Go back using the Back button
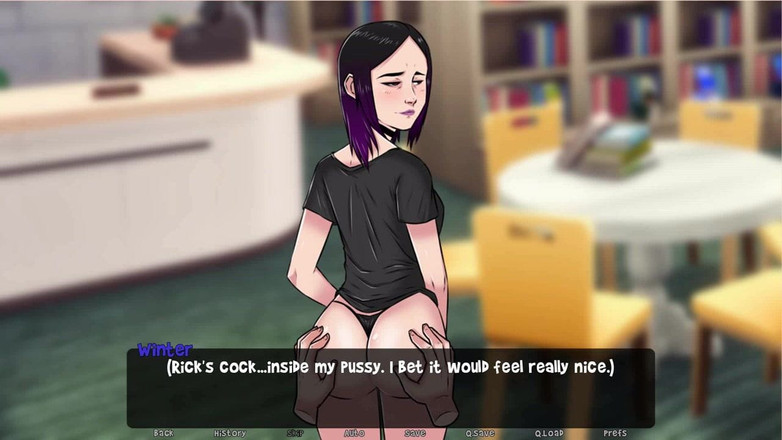 163,433
